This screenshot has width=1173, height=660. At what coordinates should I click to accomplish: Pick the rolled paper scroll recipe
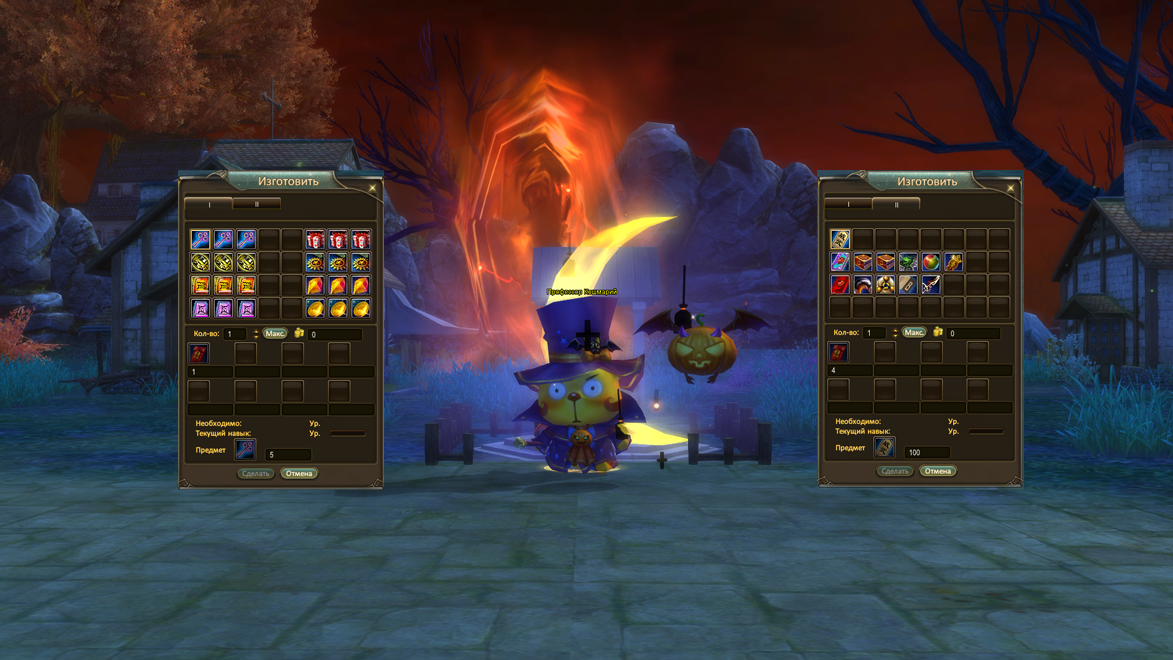point(908,285)
